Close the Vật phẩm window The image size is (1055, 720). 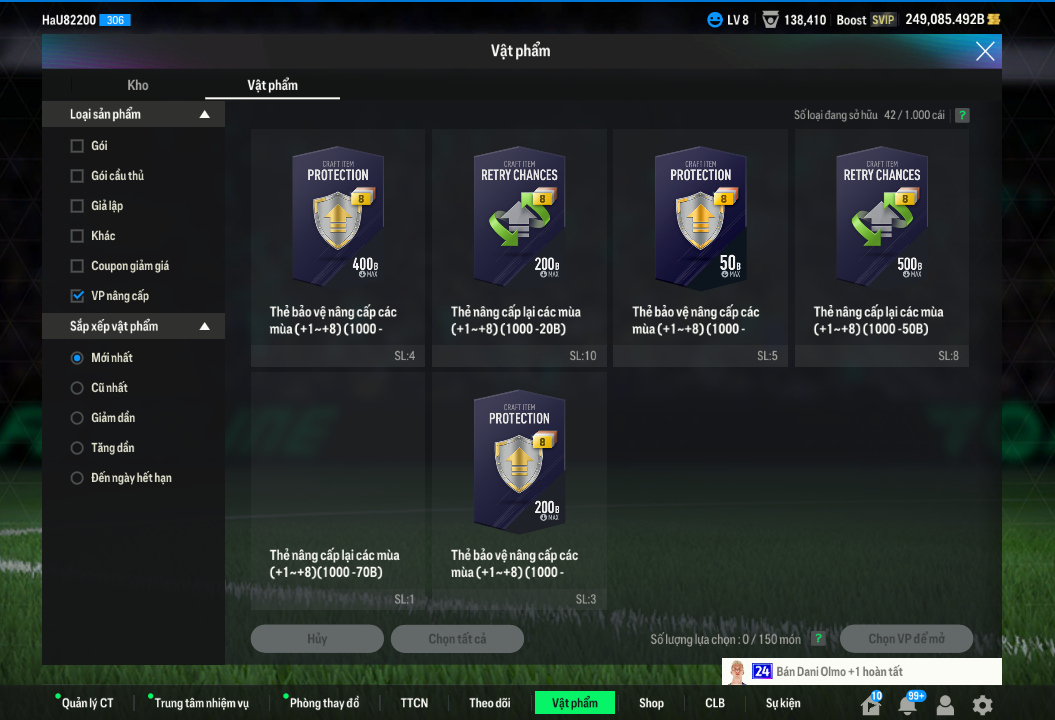pyautogui.click(x=985, y=51)
